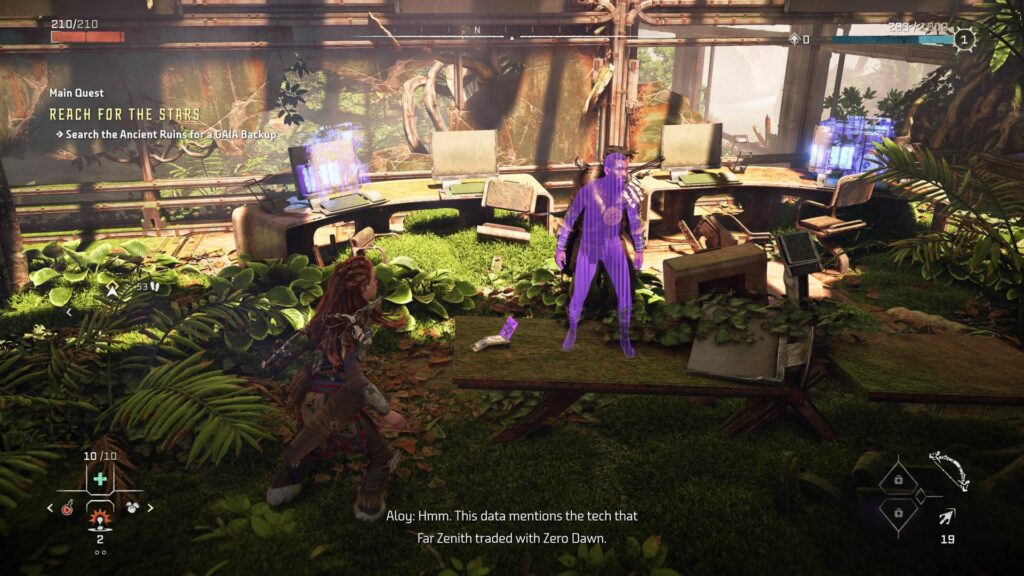The image size is (1024, 576).
Task: Click the player level 1 badge
Action: pyautogui.click(x=963, y=39)
